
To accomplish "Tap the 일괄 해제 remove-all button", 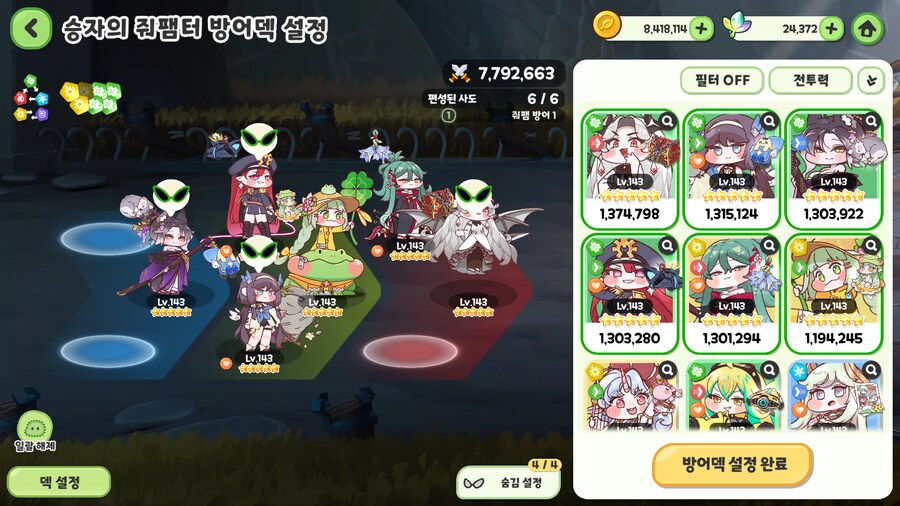I will [36, 428].
